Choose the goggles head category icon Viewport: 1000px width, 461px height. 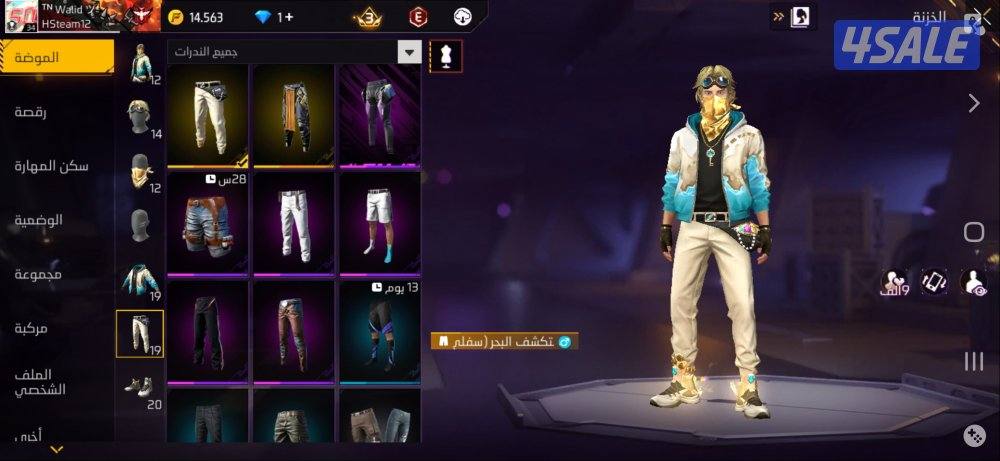(x=139, y=116)
